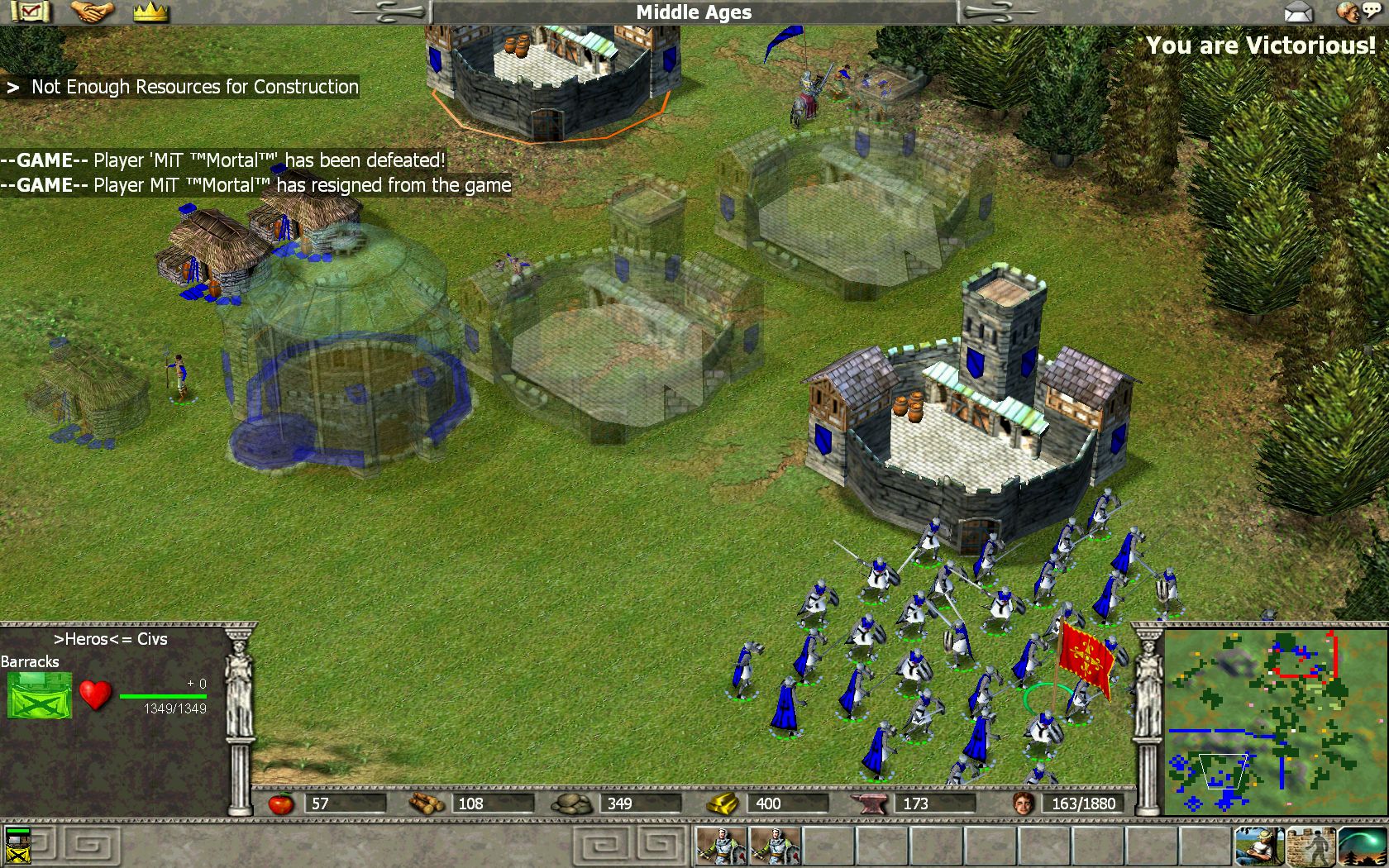This screenshot has width=1389, height=868.
Task: Open the handshake diplomacy menu
Action: (x=91, y=12)
